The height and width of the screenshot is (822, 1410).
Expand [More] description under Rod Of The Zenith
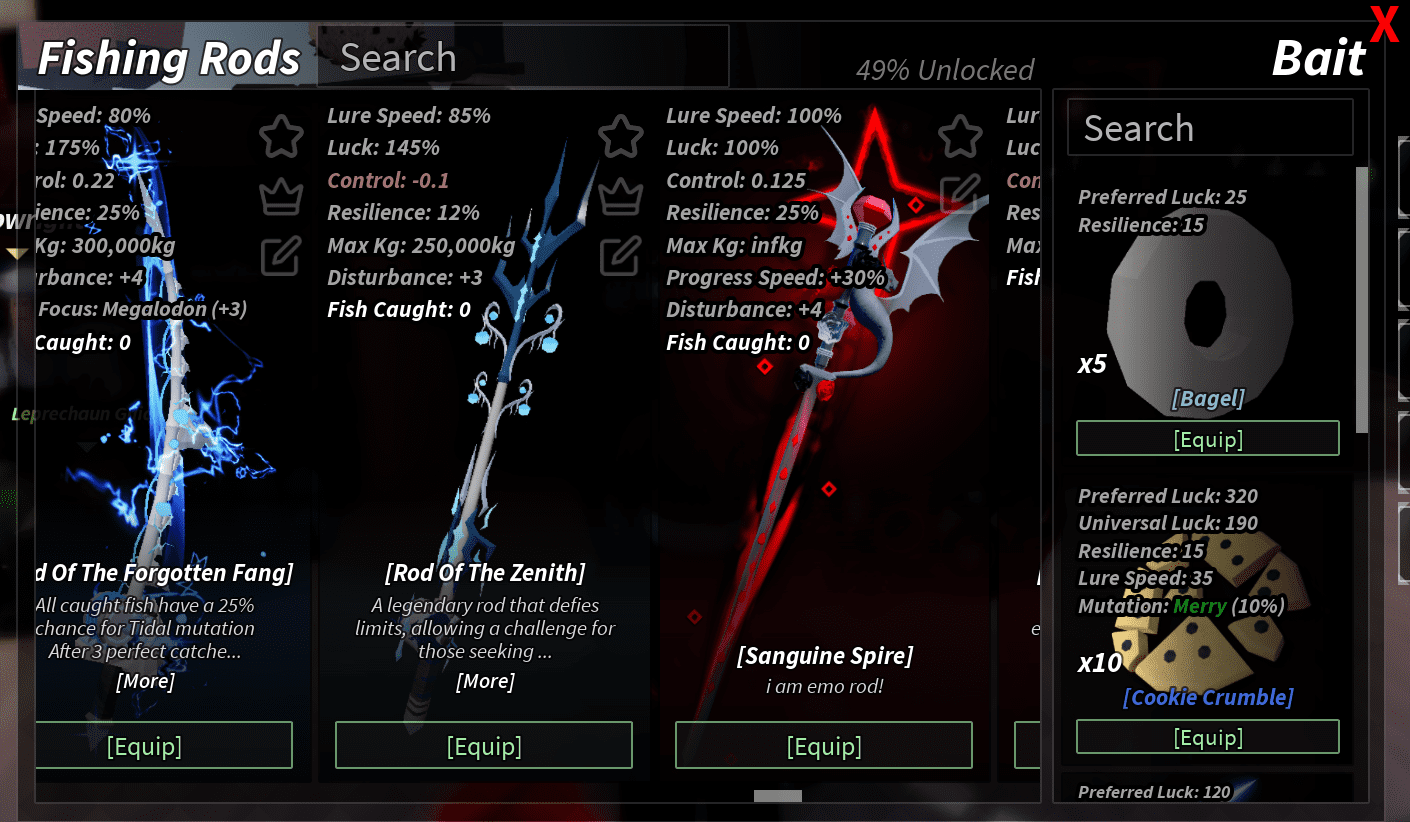pyautogui.click(x=486, y=681)
